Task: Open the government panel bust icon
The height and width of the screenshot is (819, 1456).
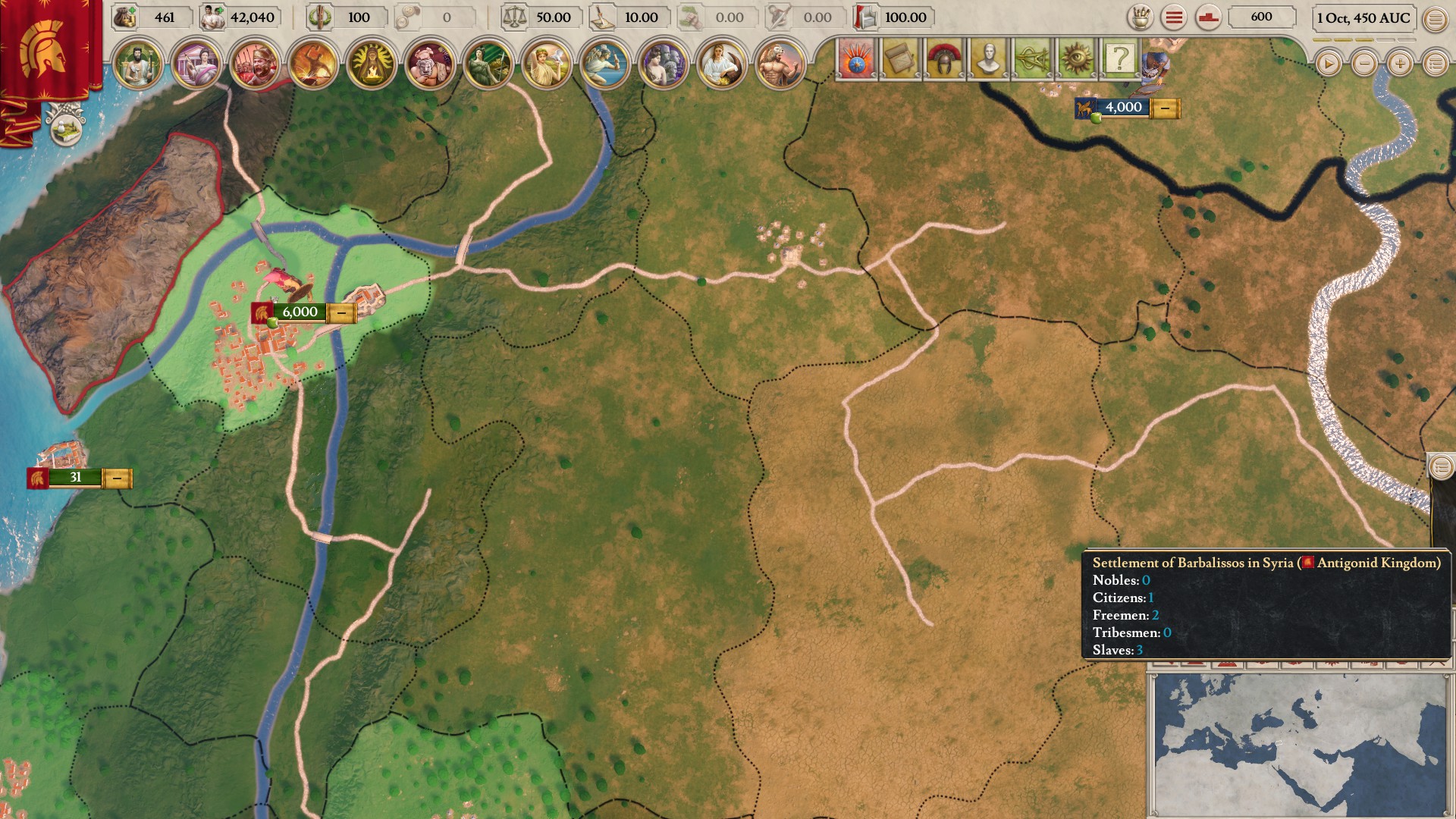Action: coord(990,55)
